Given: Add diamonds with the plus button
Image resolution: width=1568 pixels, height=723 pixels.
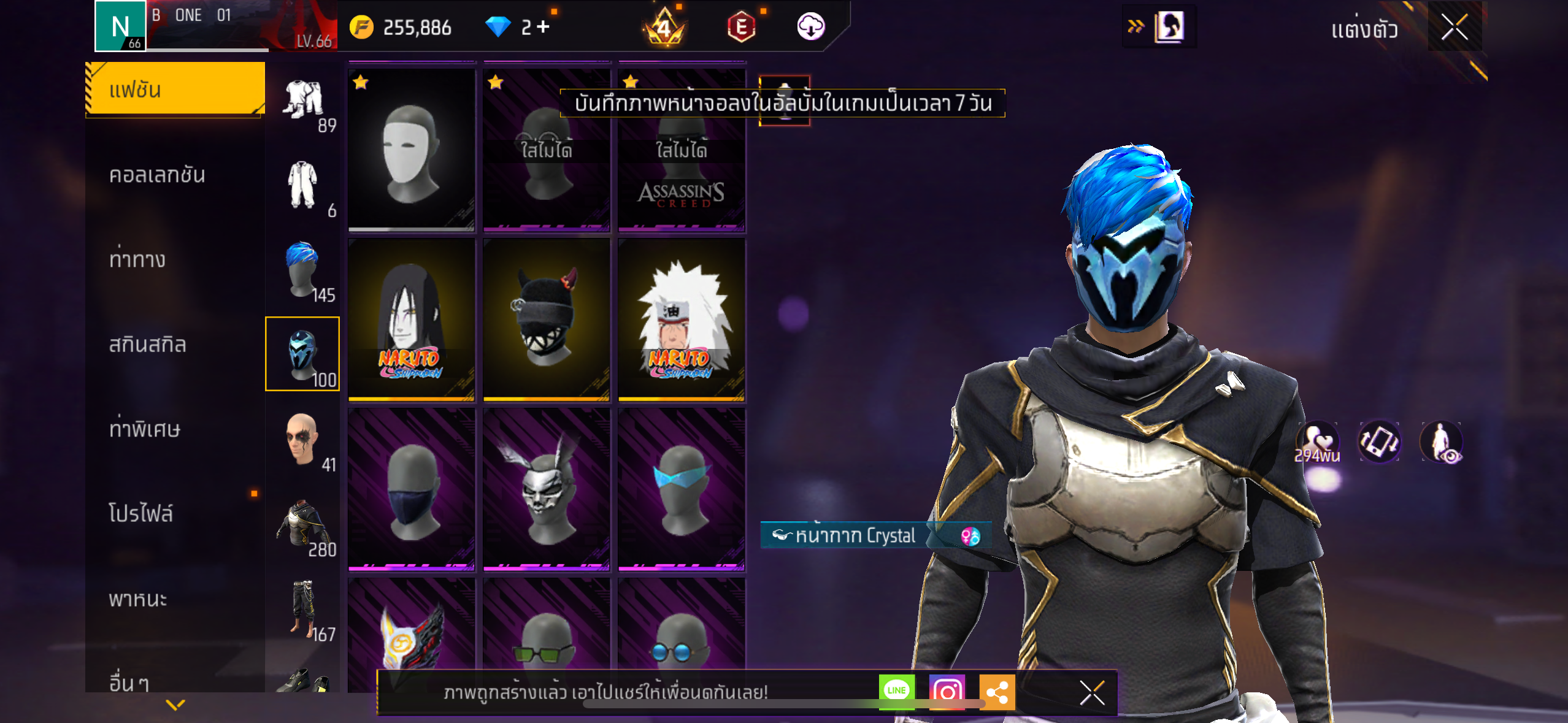Looking at the screenshot, I should click(543, 27).
